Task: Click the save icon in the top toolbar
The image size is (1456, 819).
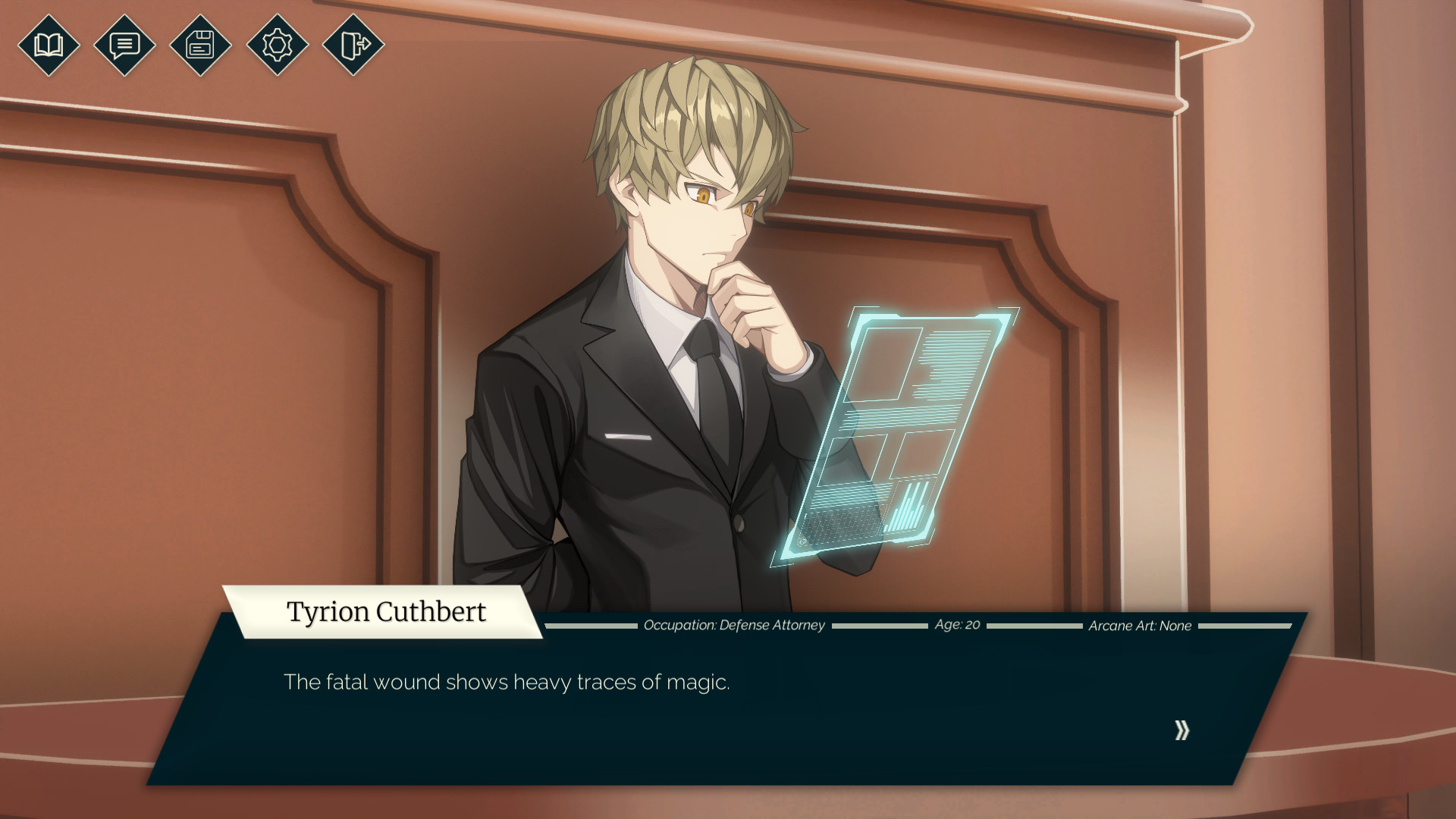Action: point(200,46)
